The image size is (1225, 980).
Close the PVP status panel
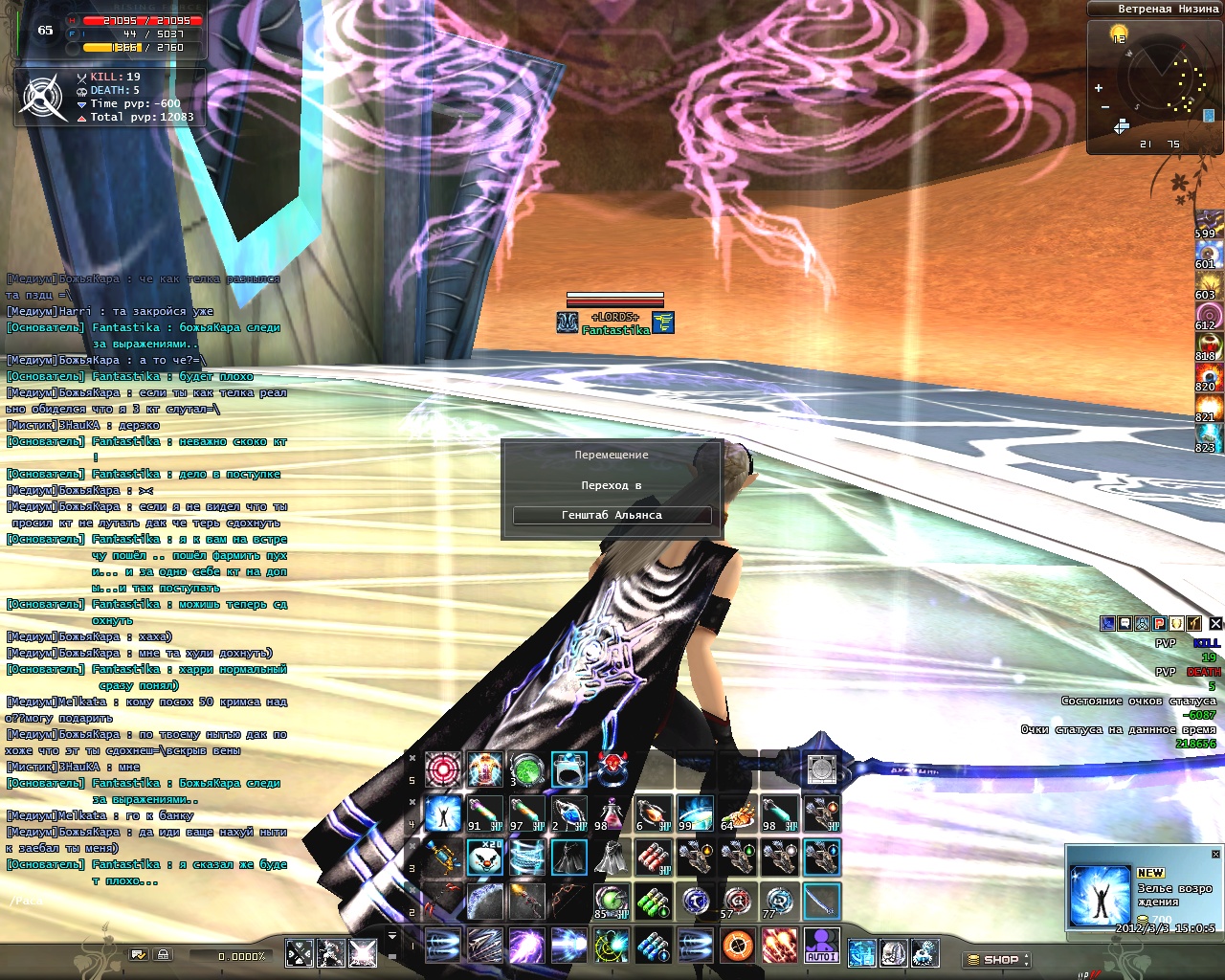pos(1215,624)
